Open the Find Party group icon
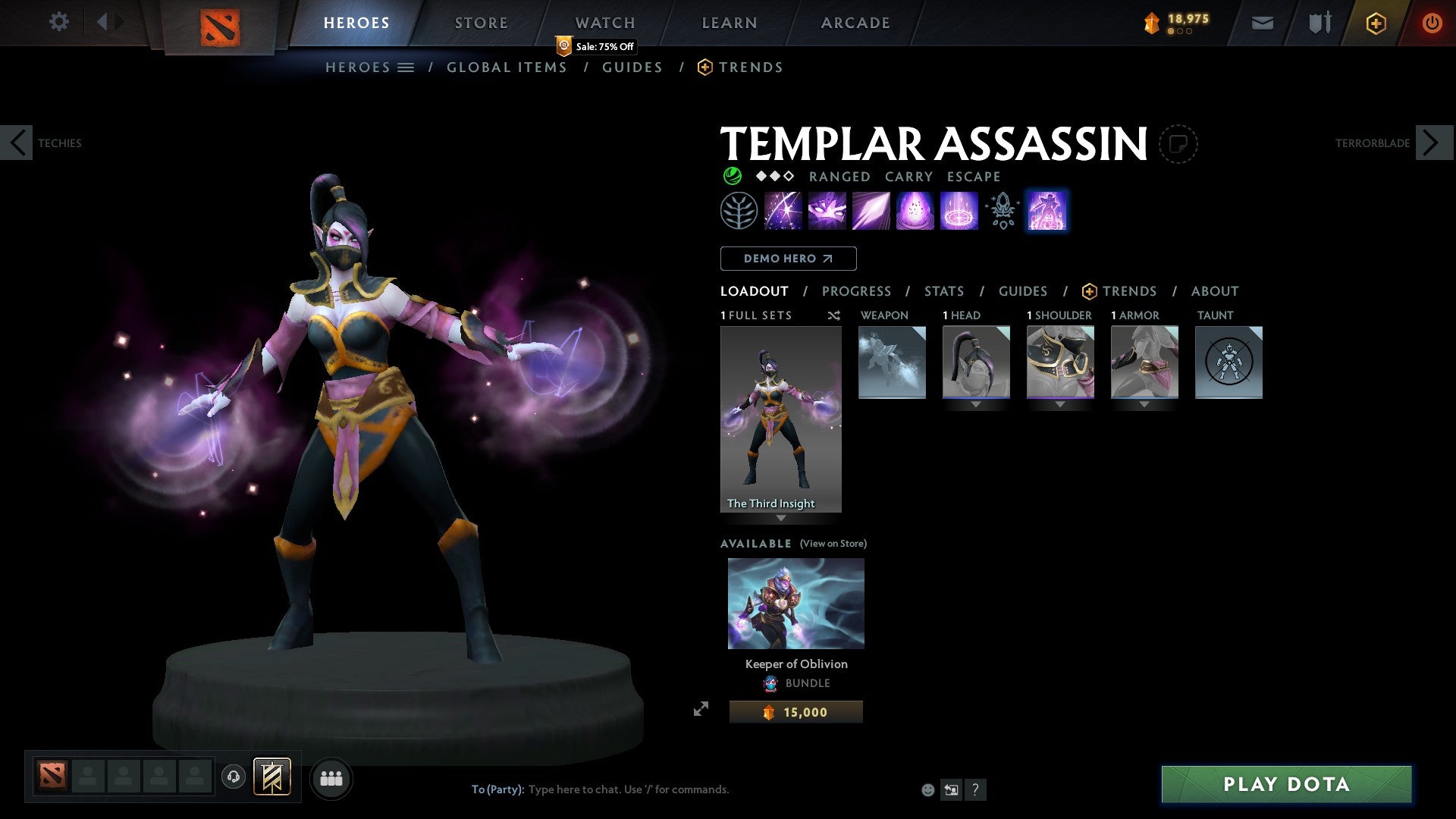This screenshot has width=1456, height=819. [x=331, y=777]
